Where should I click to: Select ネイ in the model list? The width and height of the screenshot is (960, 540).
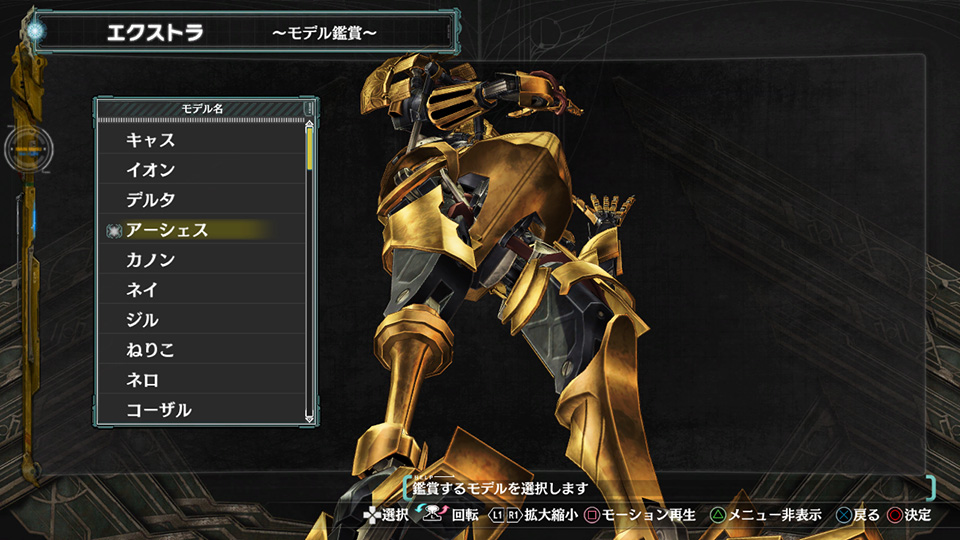pyautogui.click(x=142, y=290)
